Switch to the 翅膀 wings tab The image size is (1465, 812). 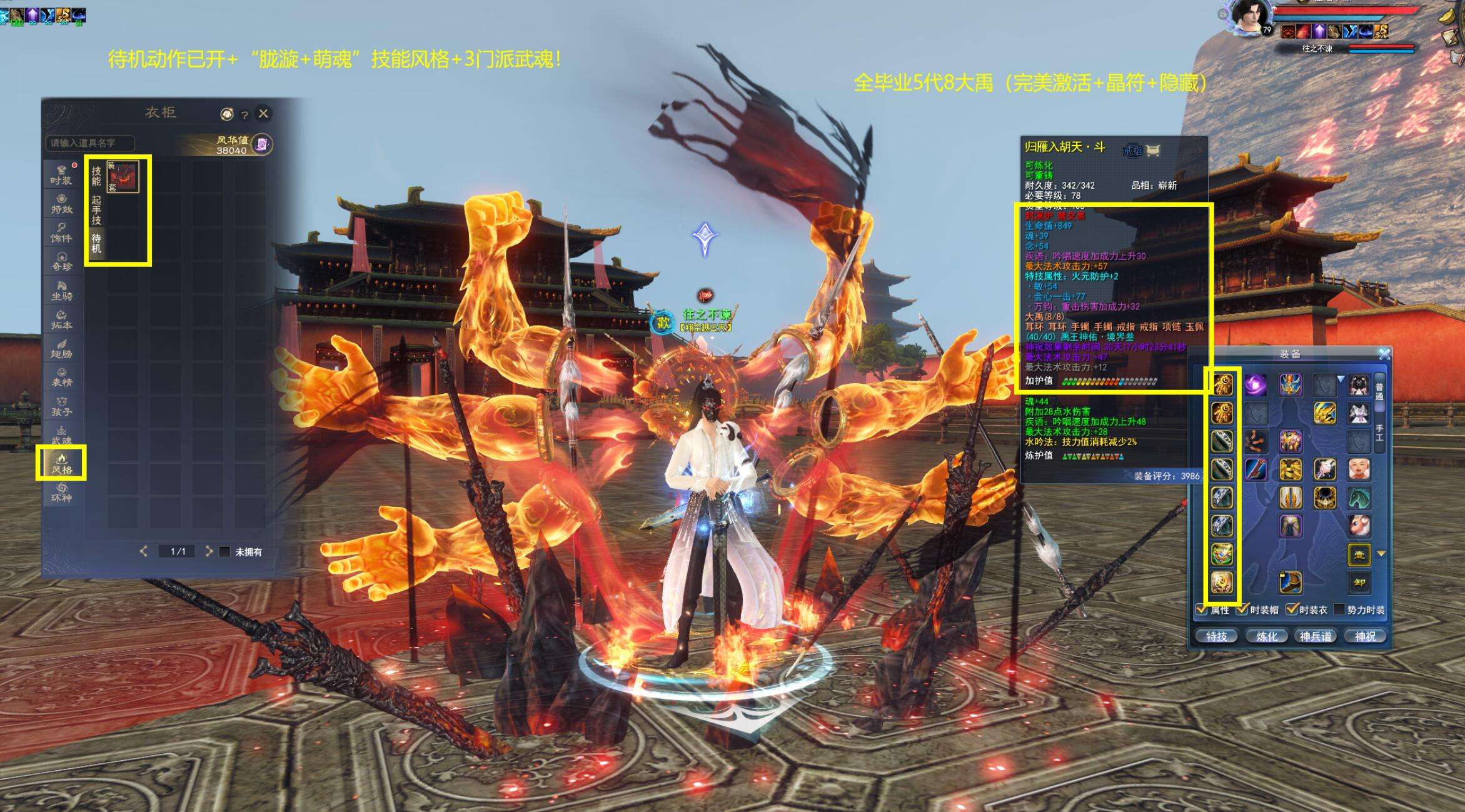pyautogui.click(x=61, y=349)
